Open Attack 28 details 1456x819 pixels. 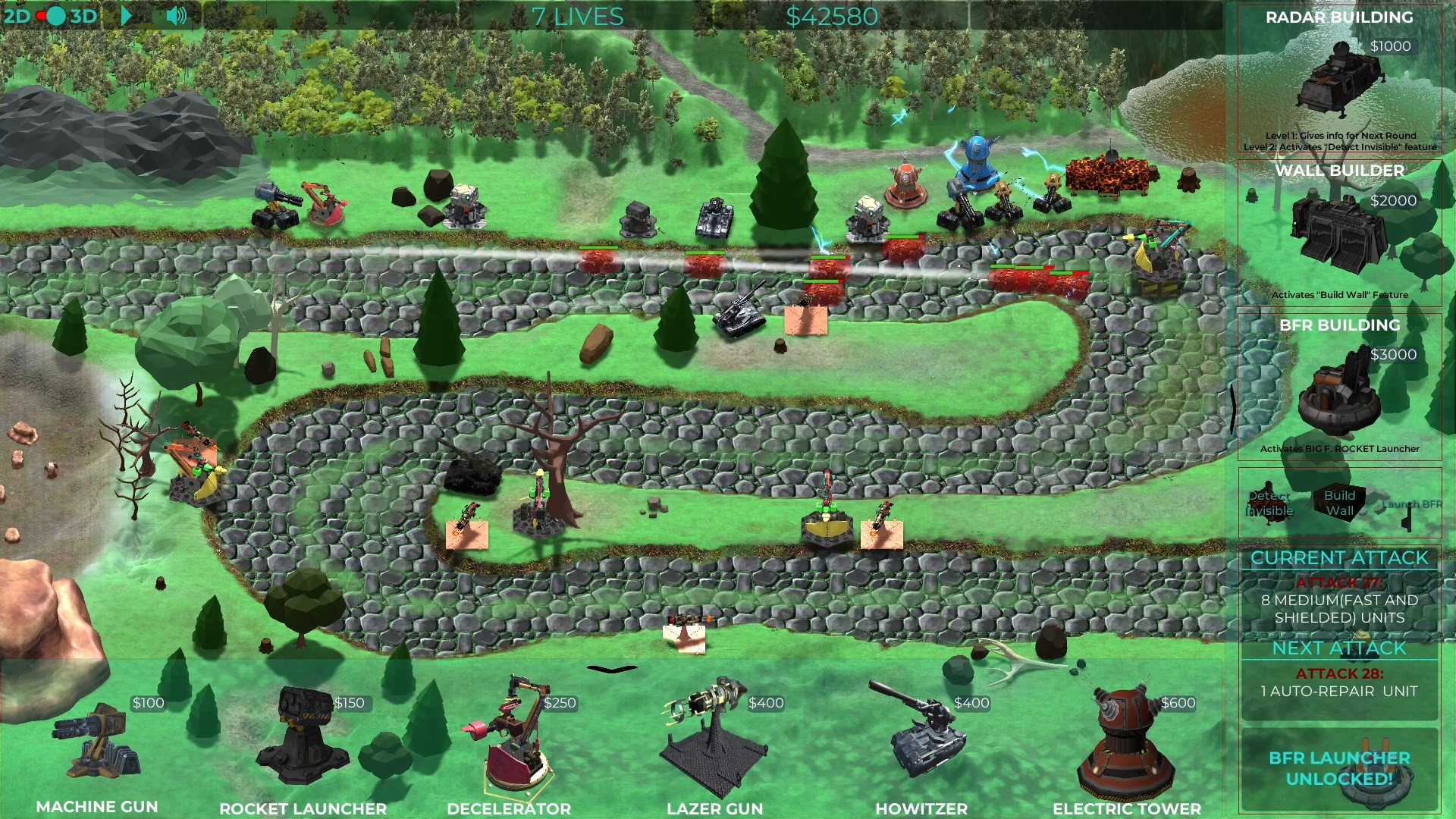(x=1338, y=682)
